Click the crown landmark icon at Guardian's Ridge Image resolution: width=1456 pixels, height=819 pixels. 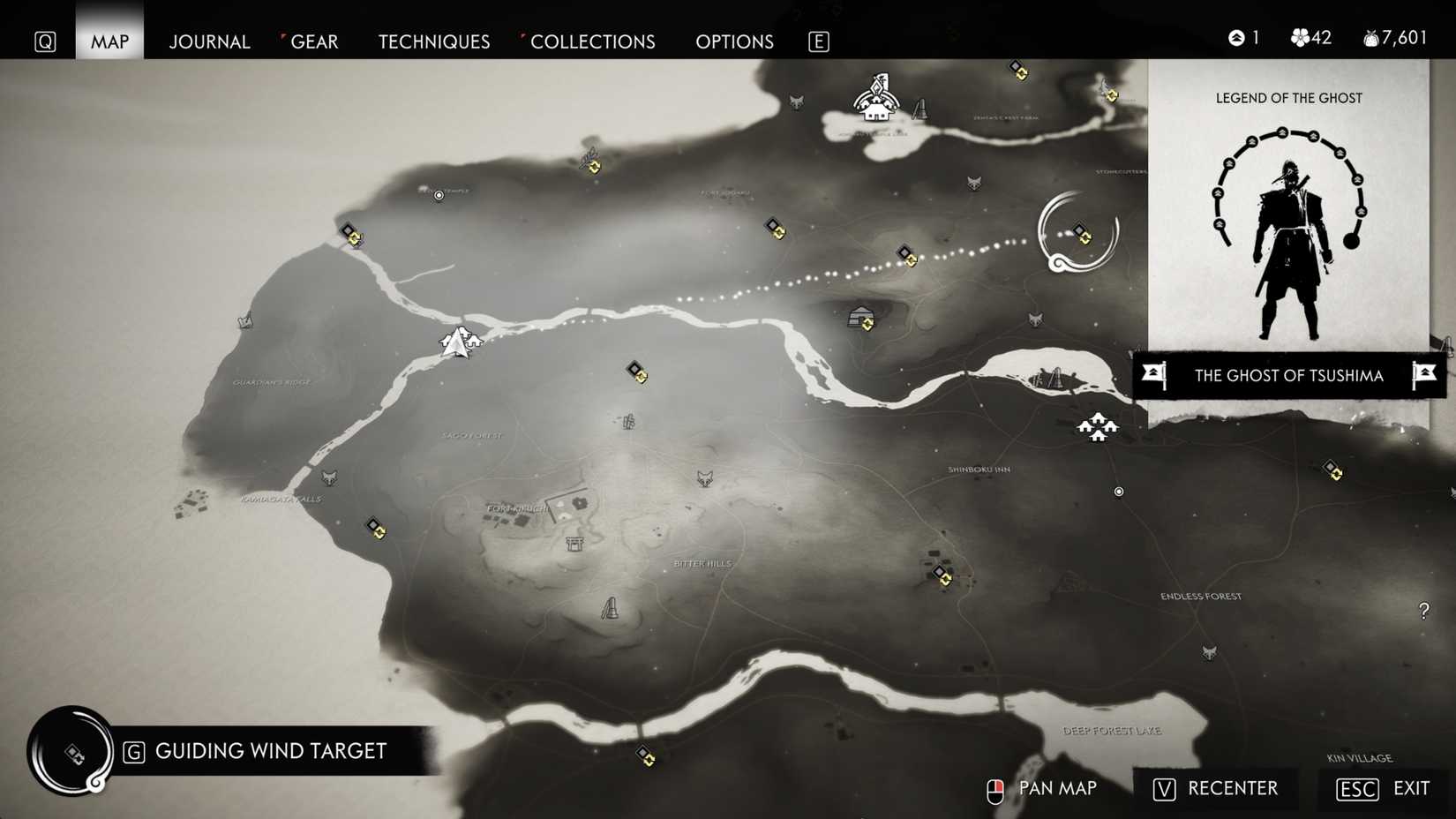244,321
